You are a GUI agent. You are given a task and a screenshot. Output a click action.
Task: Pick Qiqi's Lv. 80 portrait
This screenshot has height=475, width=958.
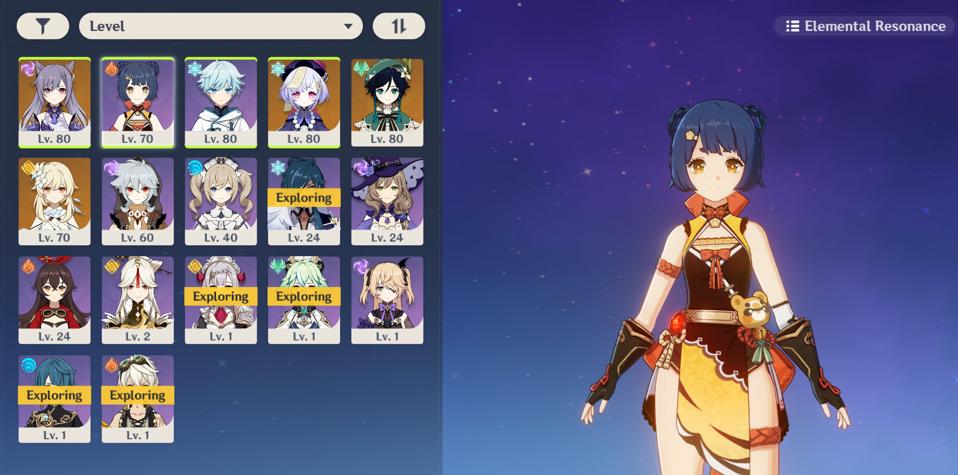(304, 101)
